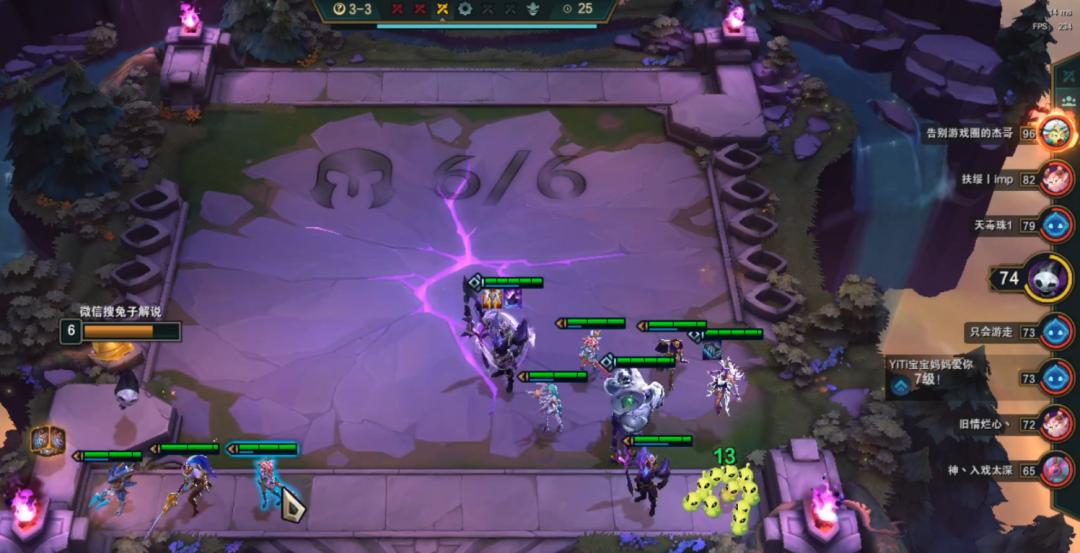Select the yellow crossed-swords current round marker
This screenshot has height=553, width=1080.
tap(442, 9)
